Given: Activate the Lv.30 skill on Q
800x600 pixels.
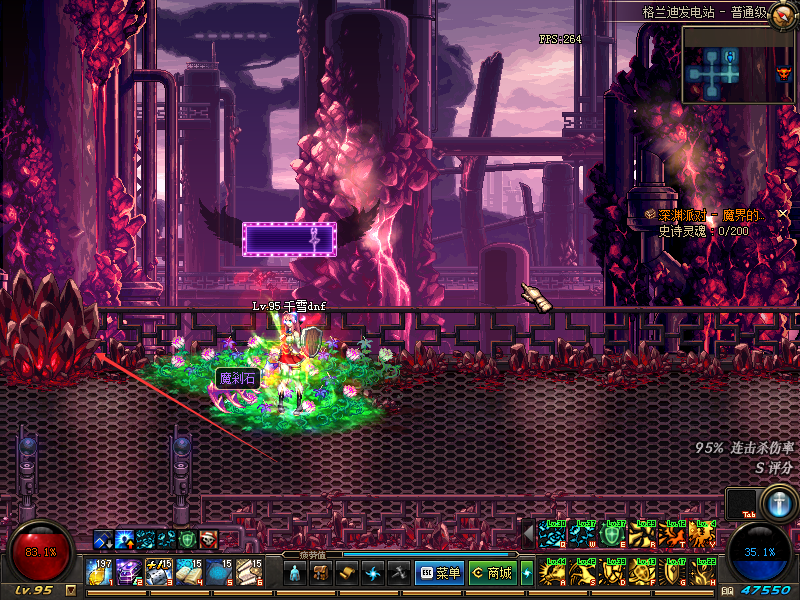Looking at the screenshot, I should [x=551, y=533].
